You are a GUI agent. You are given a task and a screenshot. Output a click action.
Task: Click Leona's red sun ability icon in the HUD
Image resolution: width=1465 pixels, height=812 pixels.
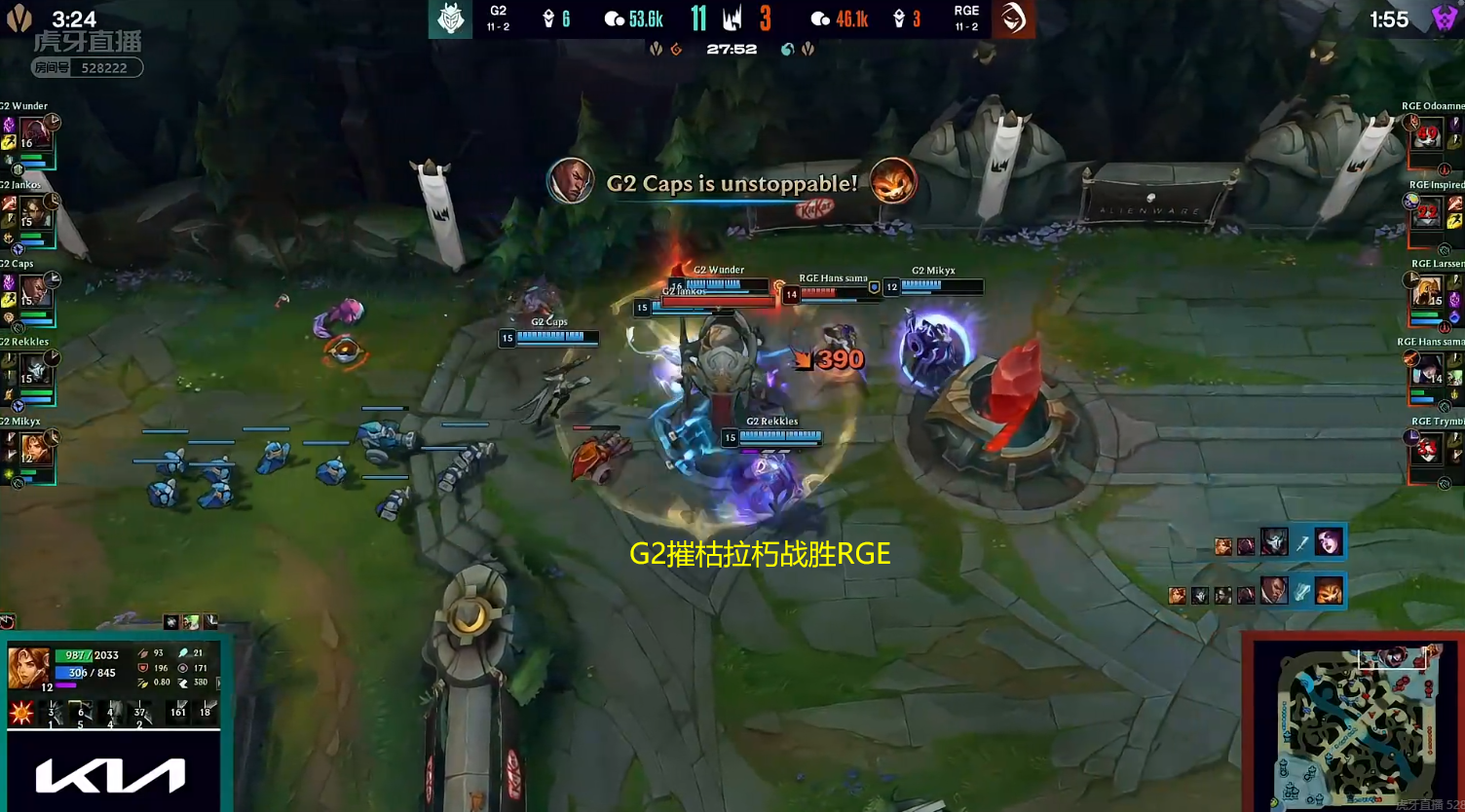coord(20,712)
